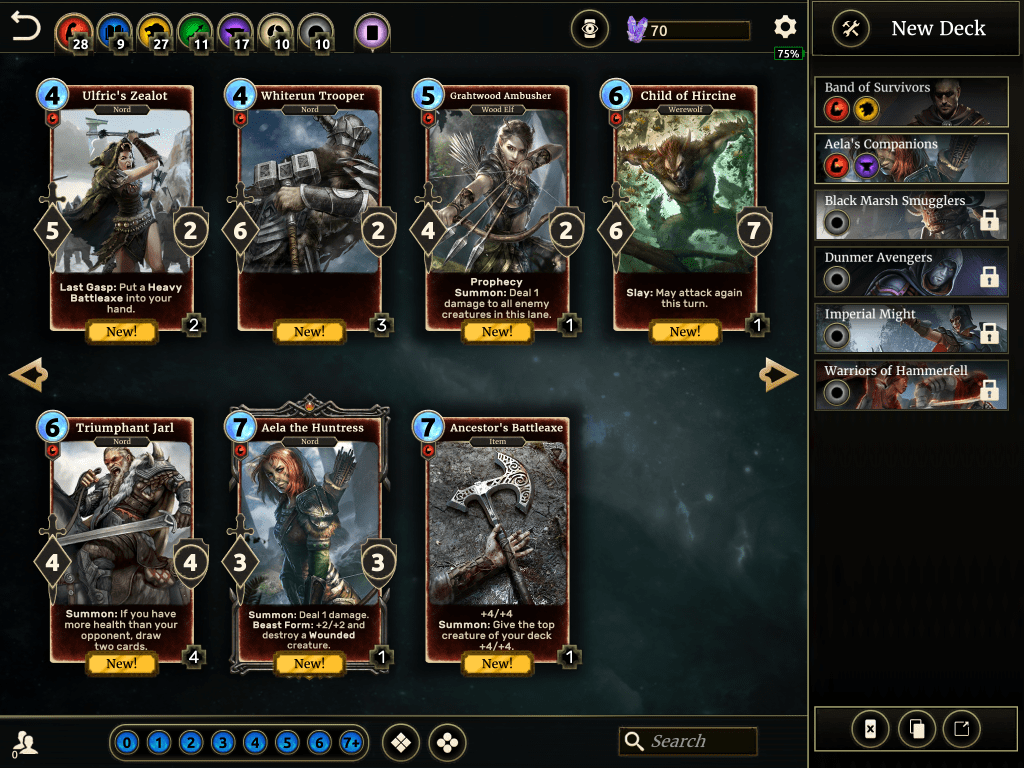The image size is (1024, 768).
Task: Create a New Deck
Action: point(910,29)
